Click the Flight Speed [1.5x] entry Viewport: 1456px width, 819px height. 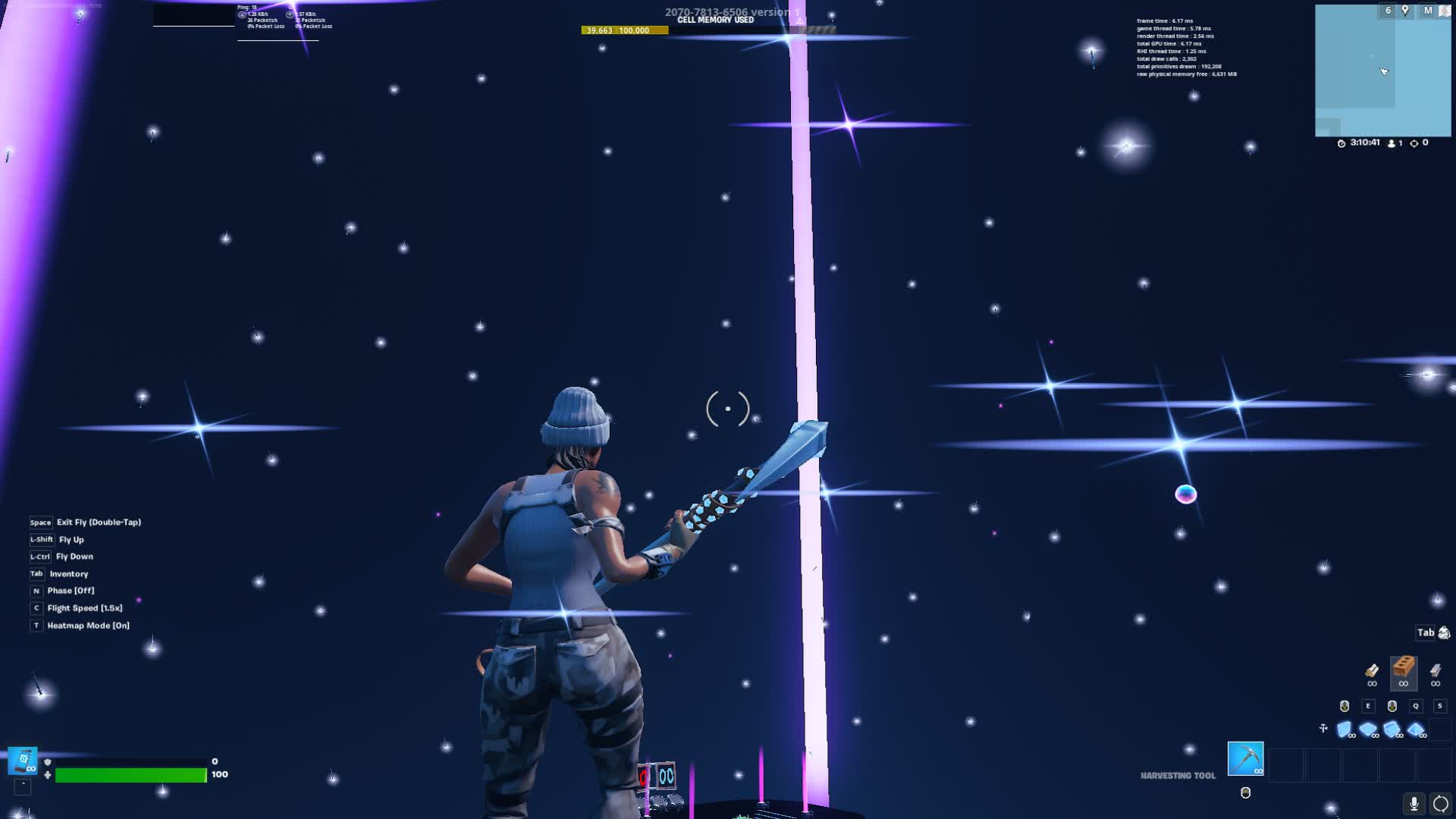[83, 607]
